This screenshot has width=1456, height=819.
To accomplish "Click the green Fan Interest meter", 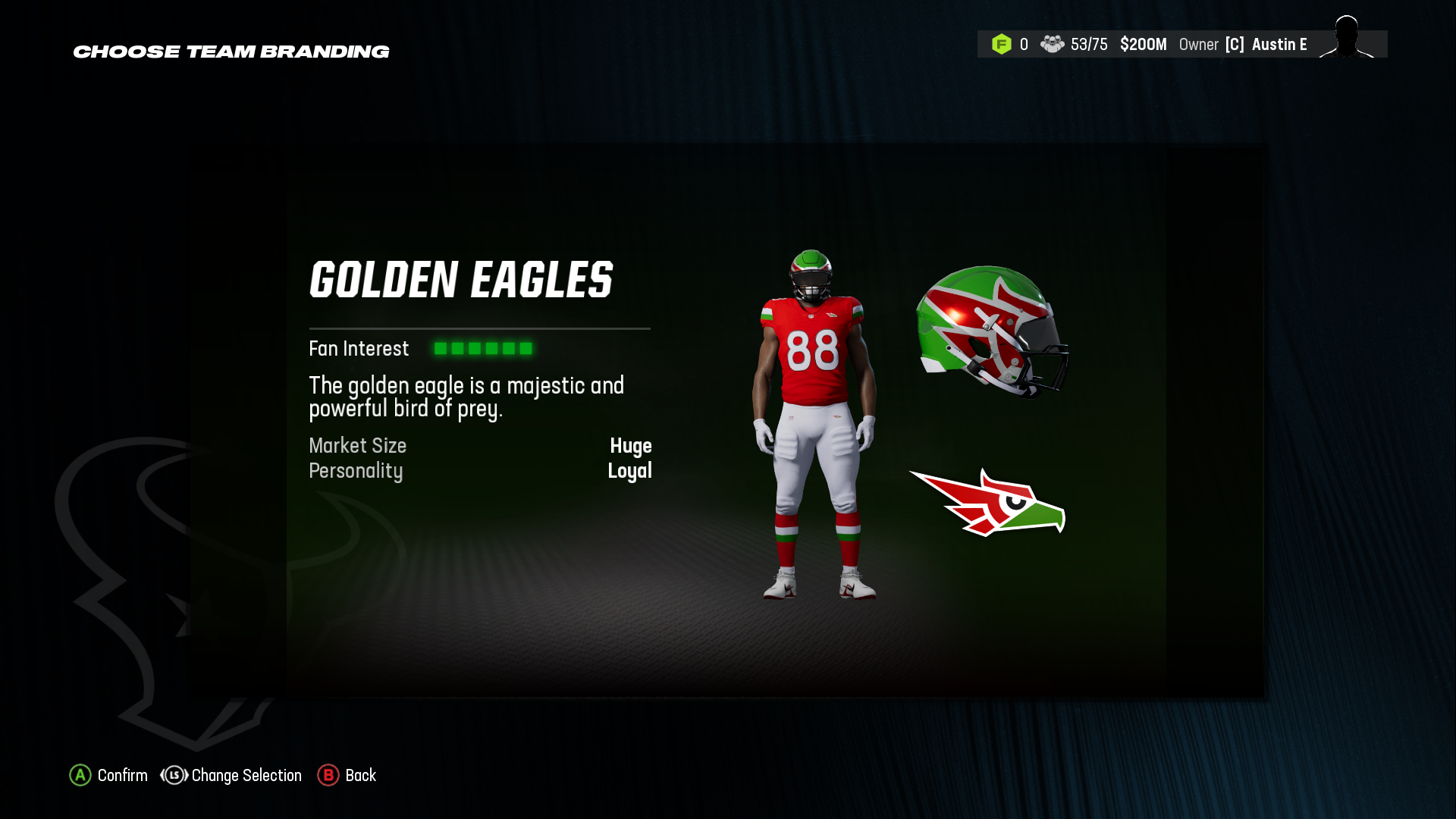I will click(483, 348).
